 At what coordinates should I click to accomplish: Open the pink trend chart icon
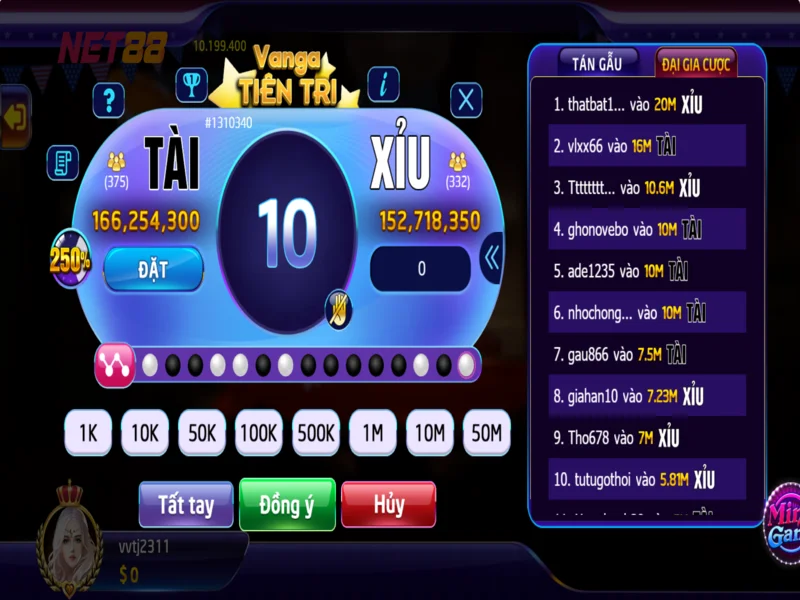(114, 366)
